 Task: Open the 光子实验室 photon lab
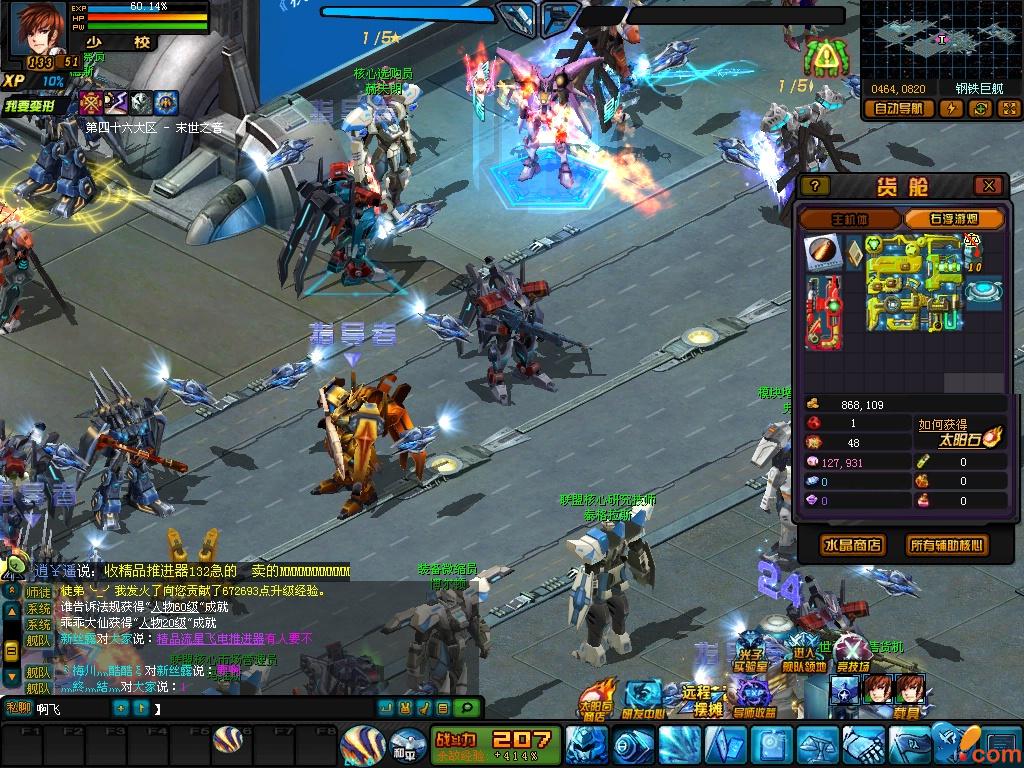click(750, 653)
